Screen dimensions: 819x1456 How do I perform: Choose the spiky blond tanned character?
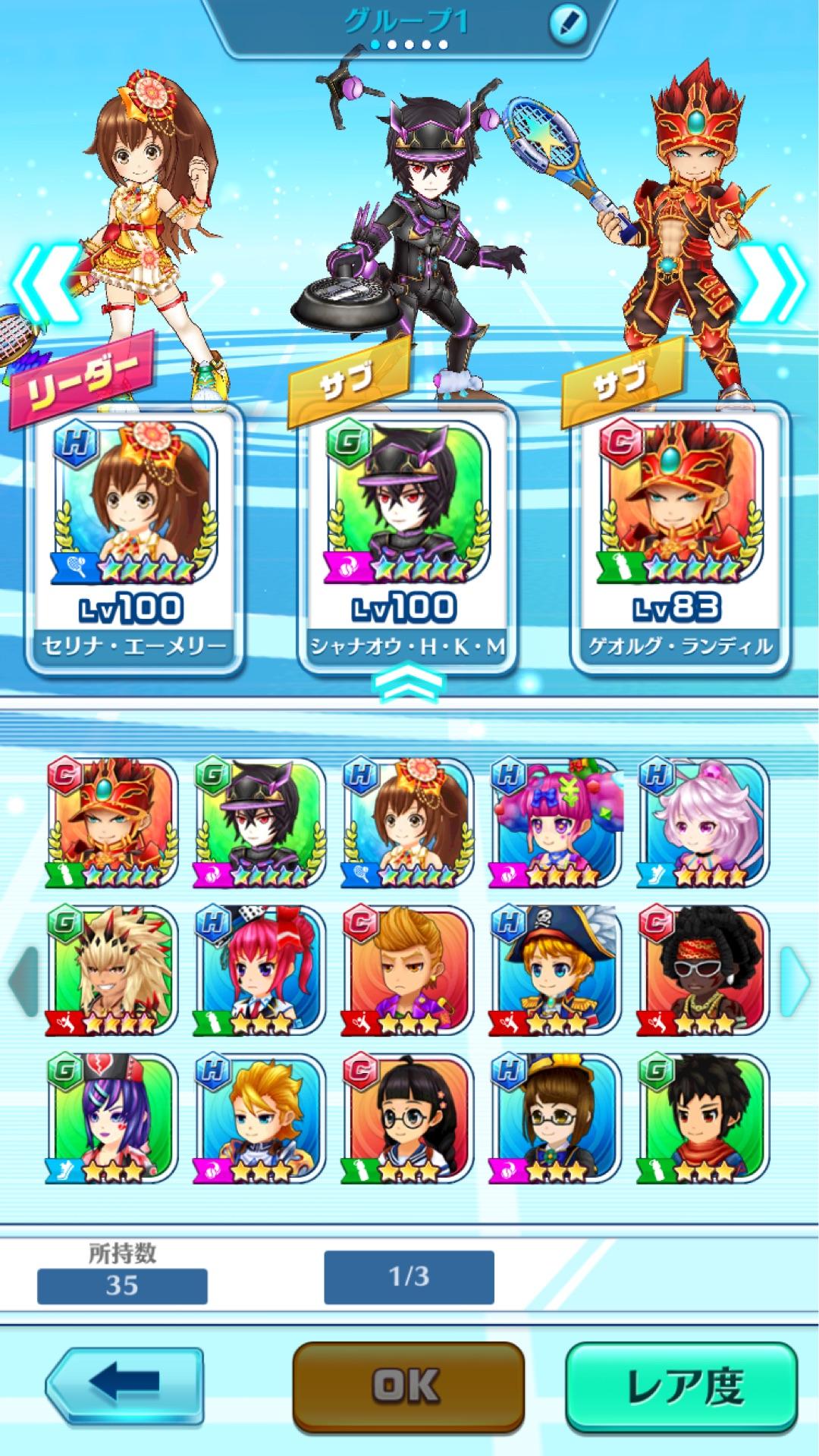[112, 971]
